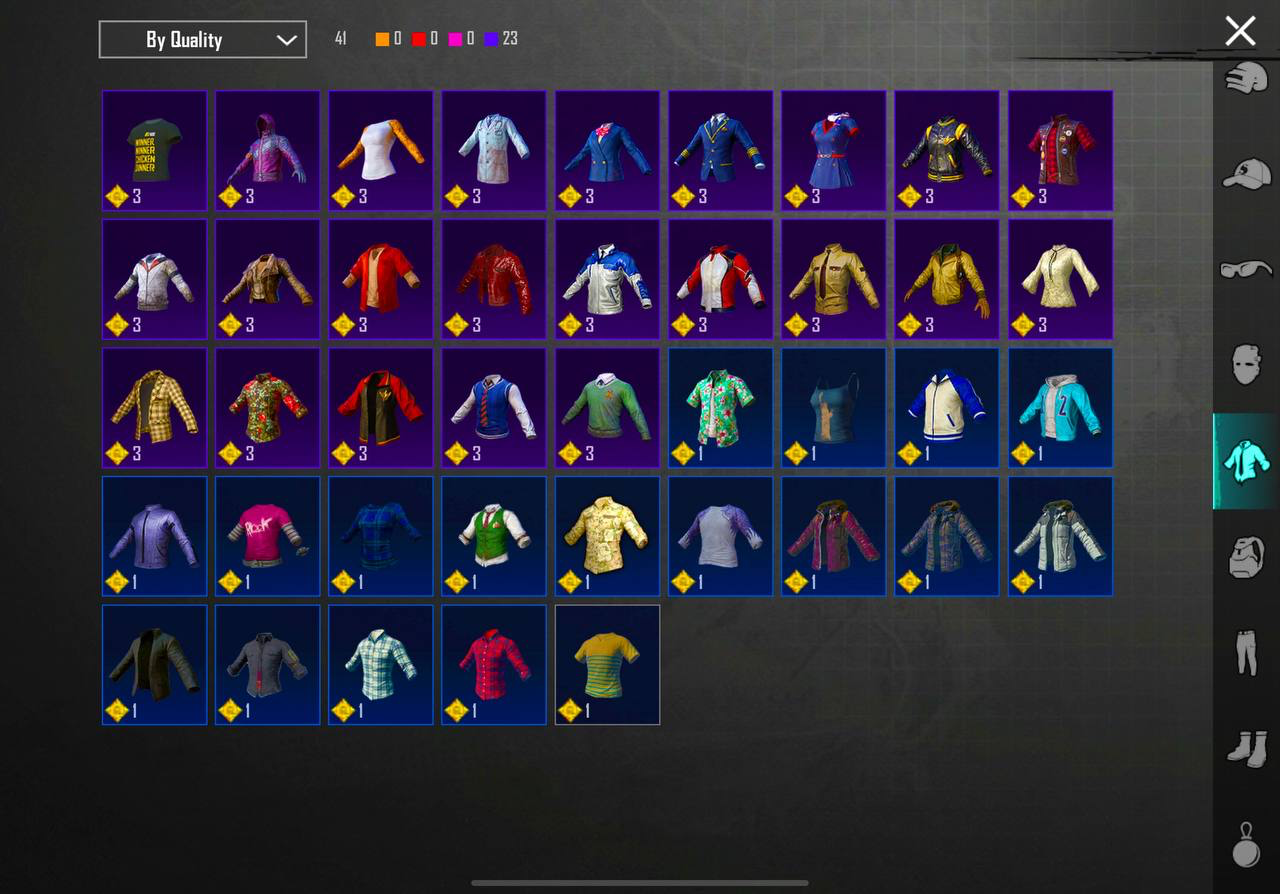
Task: Open the helmet category in the sidebar
Action: pos(1244,77)
